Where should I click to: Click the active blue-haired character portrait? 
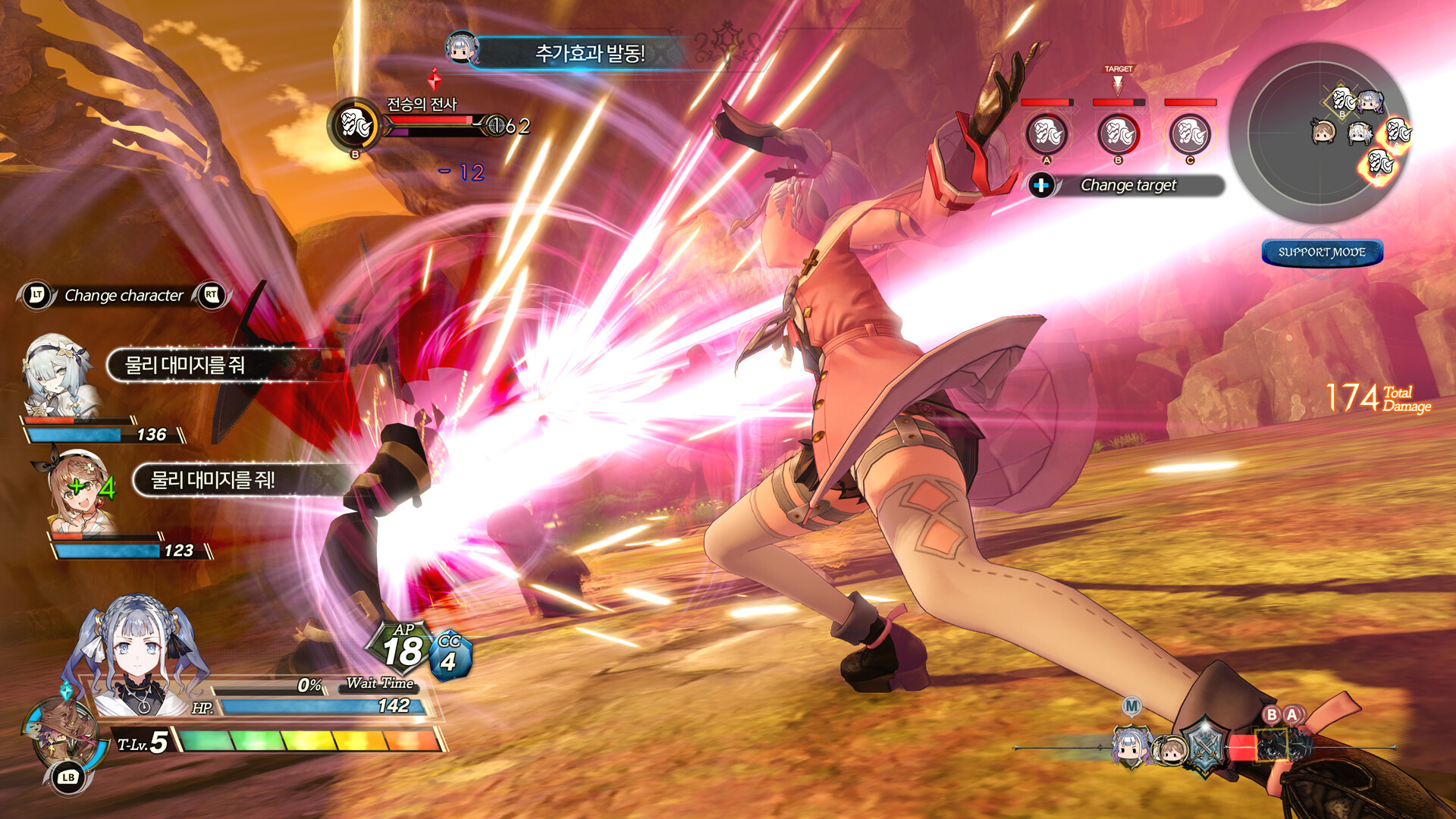[x=136, y=656]
